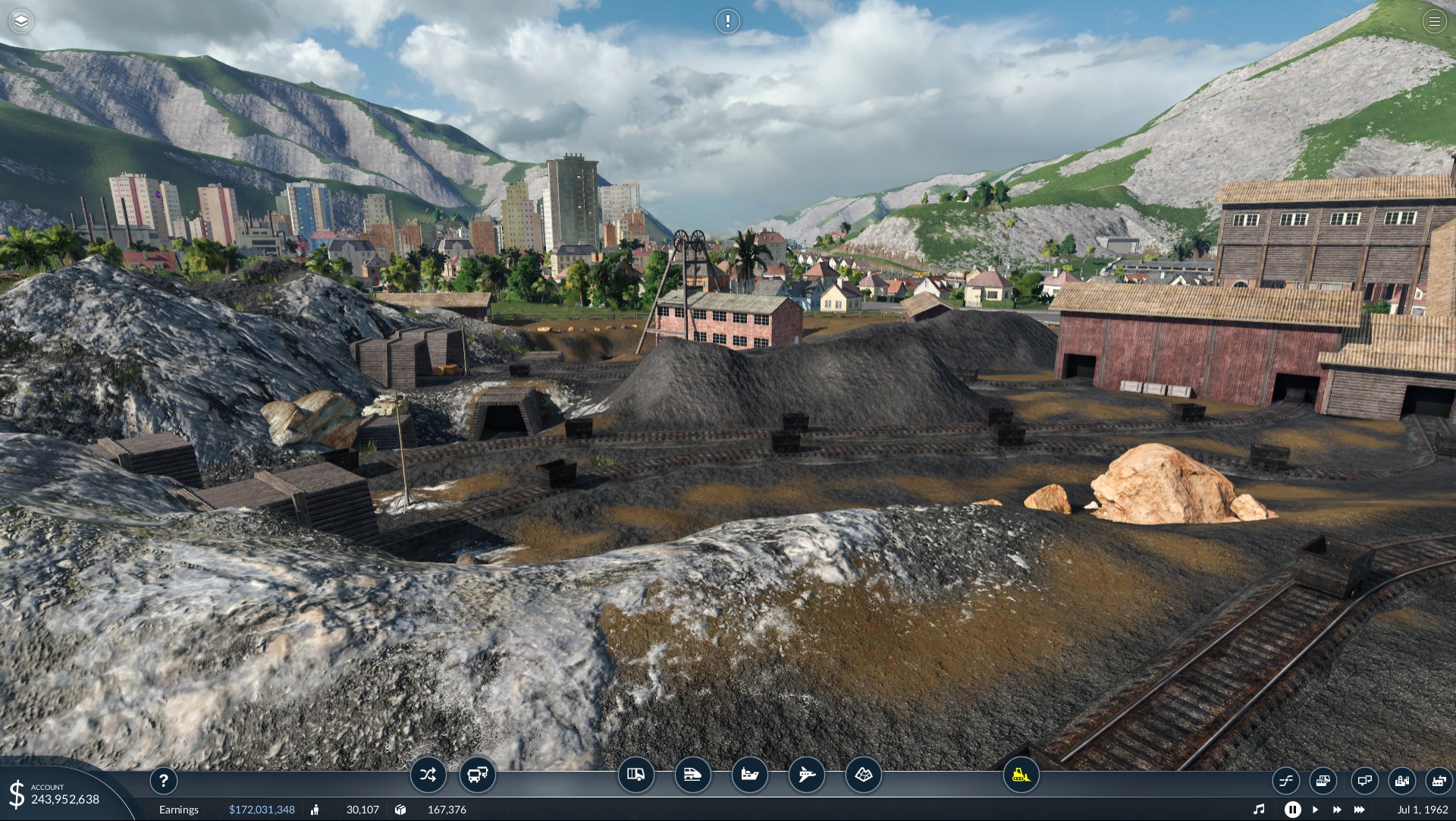Image resolution: width=1456 pixels, height=821 pixels.
Task: Open the question mark help button
Action: pyautogui.click(x=164, y=780)
